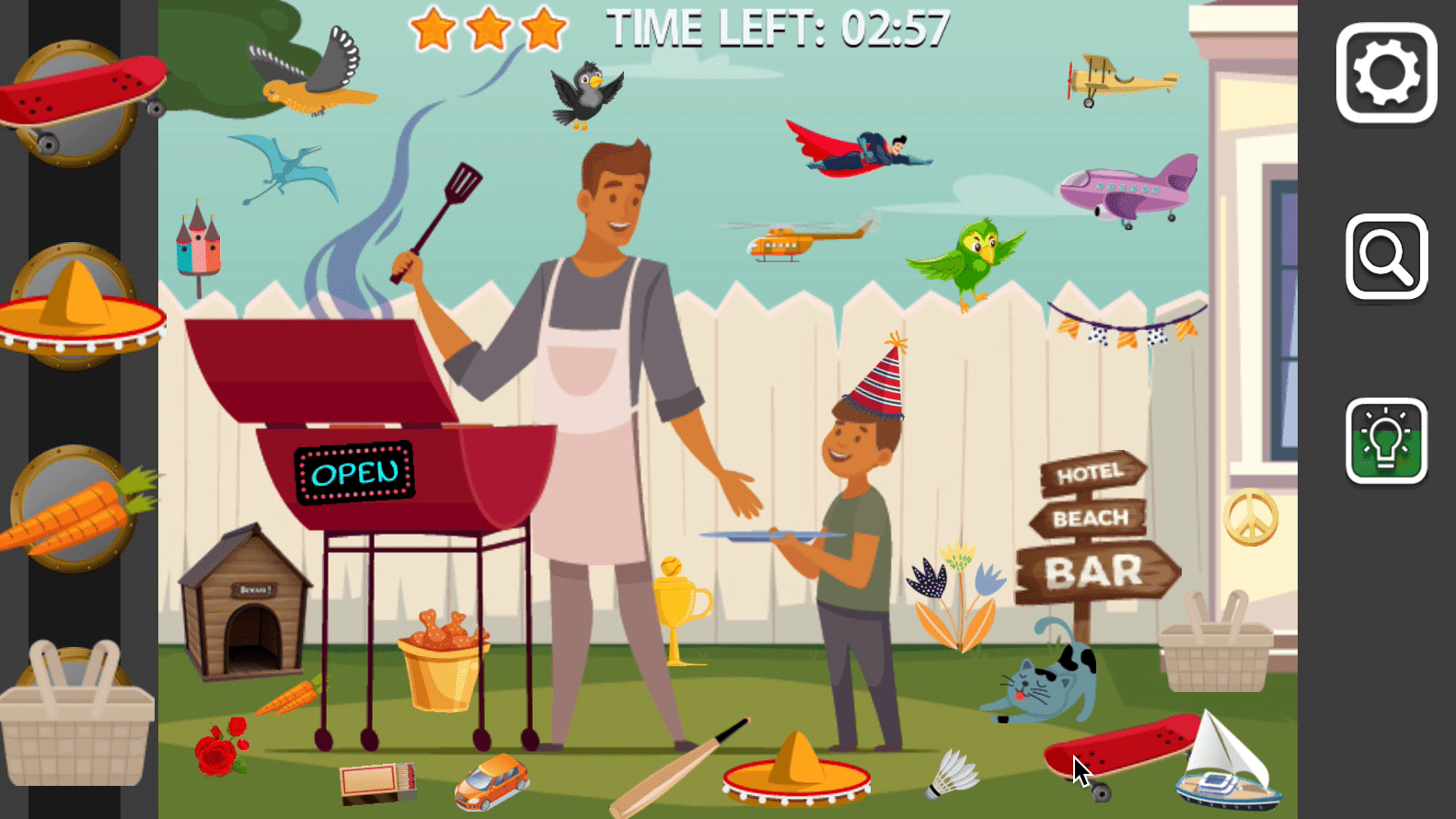Screen dimensions: 1456x819
Task: Activate the magnifying glass zoom tool
Action: (1386, 257)
